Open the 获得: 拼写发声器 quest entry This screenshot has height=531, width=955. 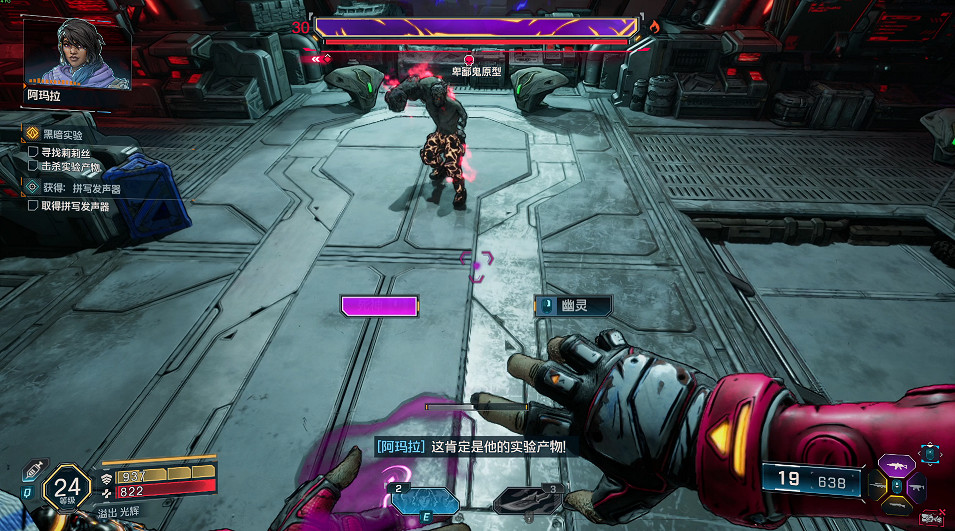tap(80, 188)
